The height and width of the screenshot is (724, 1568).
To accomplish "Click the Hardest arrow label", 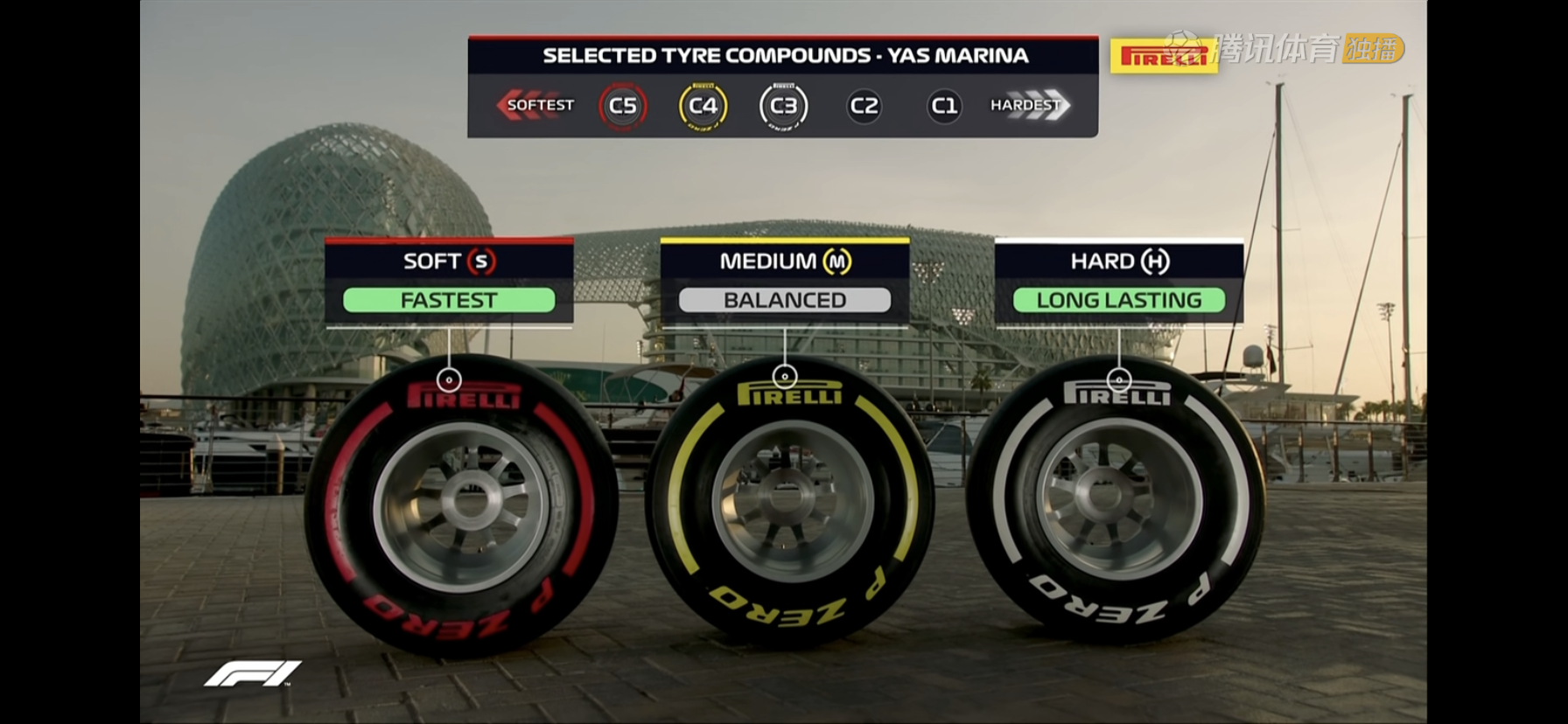I will pyautogui.click(x=1029, y=105).
